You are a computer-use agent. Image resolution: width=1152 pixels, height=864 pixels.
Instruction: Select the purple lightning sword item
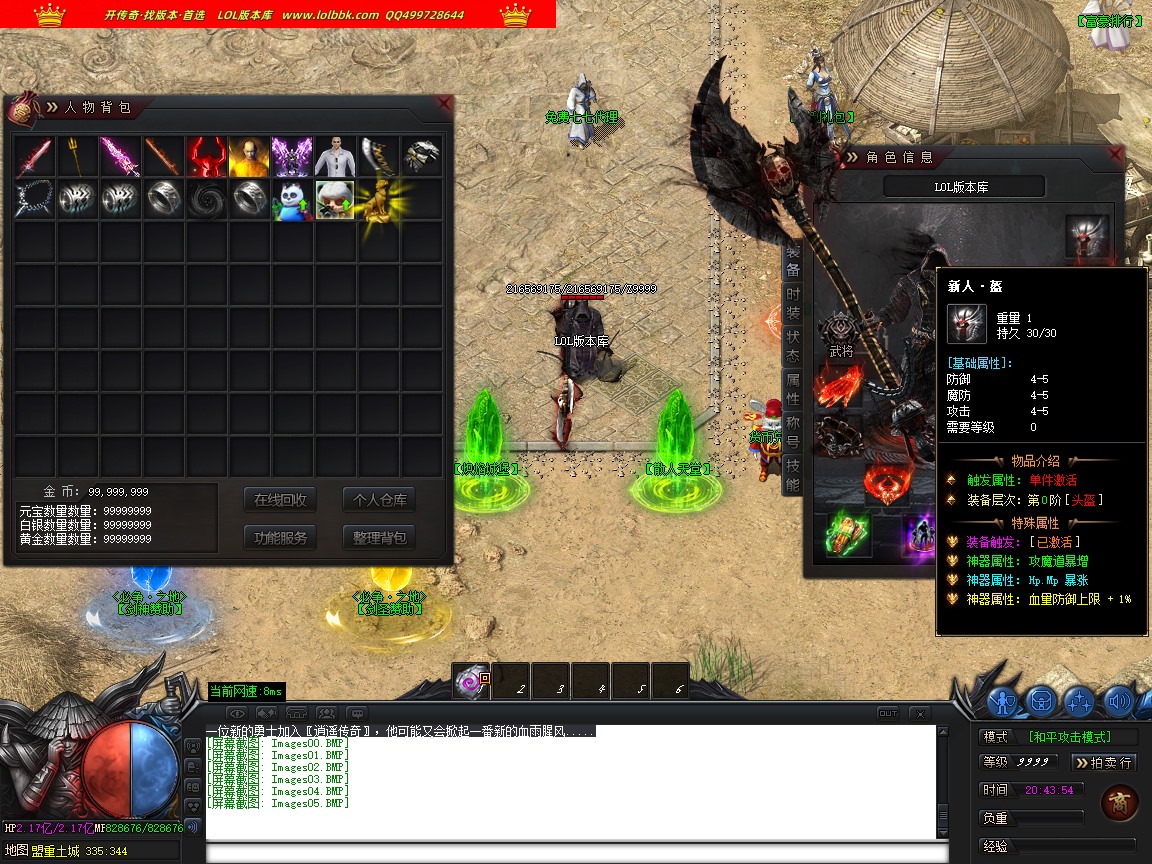point(120,157)
